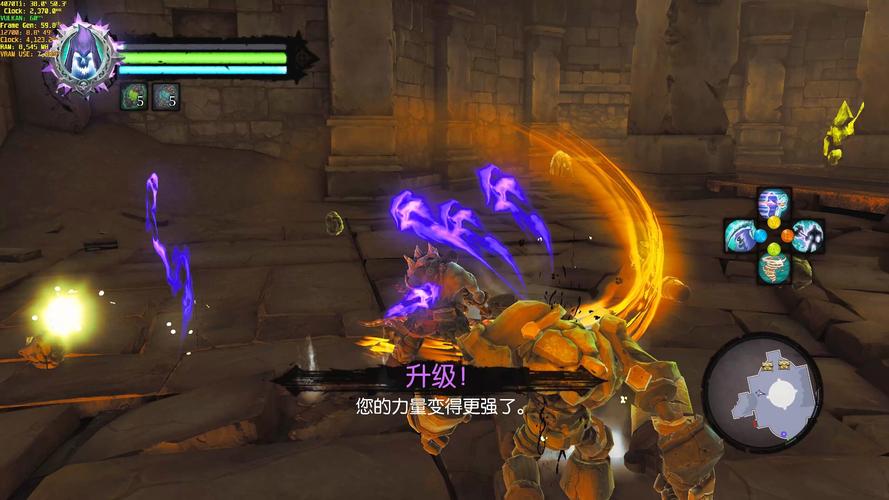This screenshot has width=889, height=500.
Task: Activate the right glowing-figure ability icon
Action: click(x=807, y=236)
